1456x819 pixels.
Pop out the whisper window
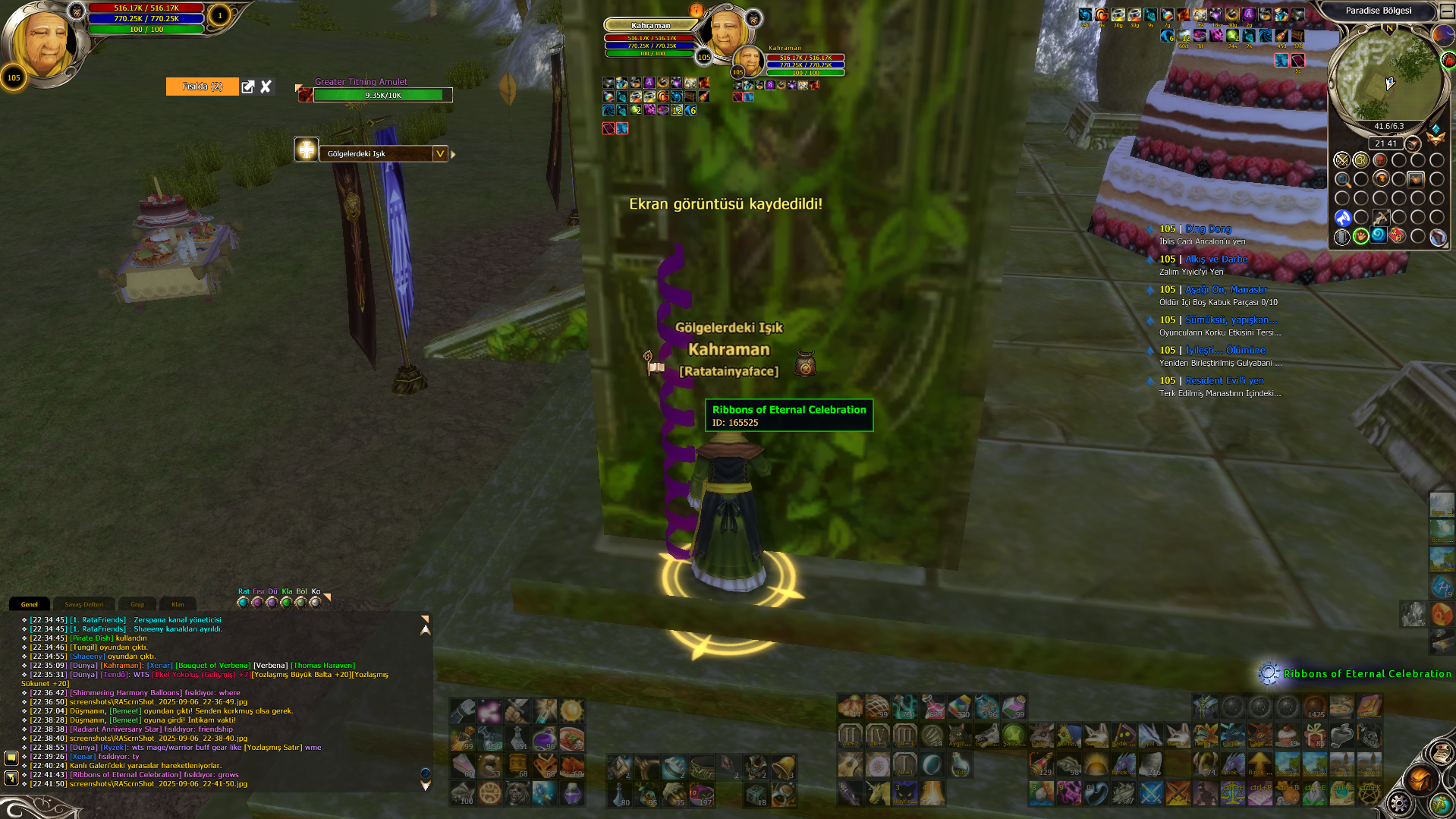click(248, 87)
